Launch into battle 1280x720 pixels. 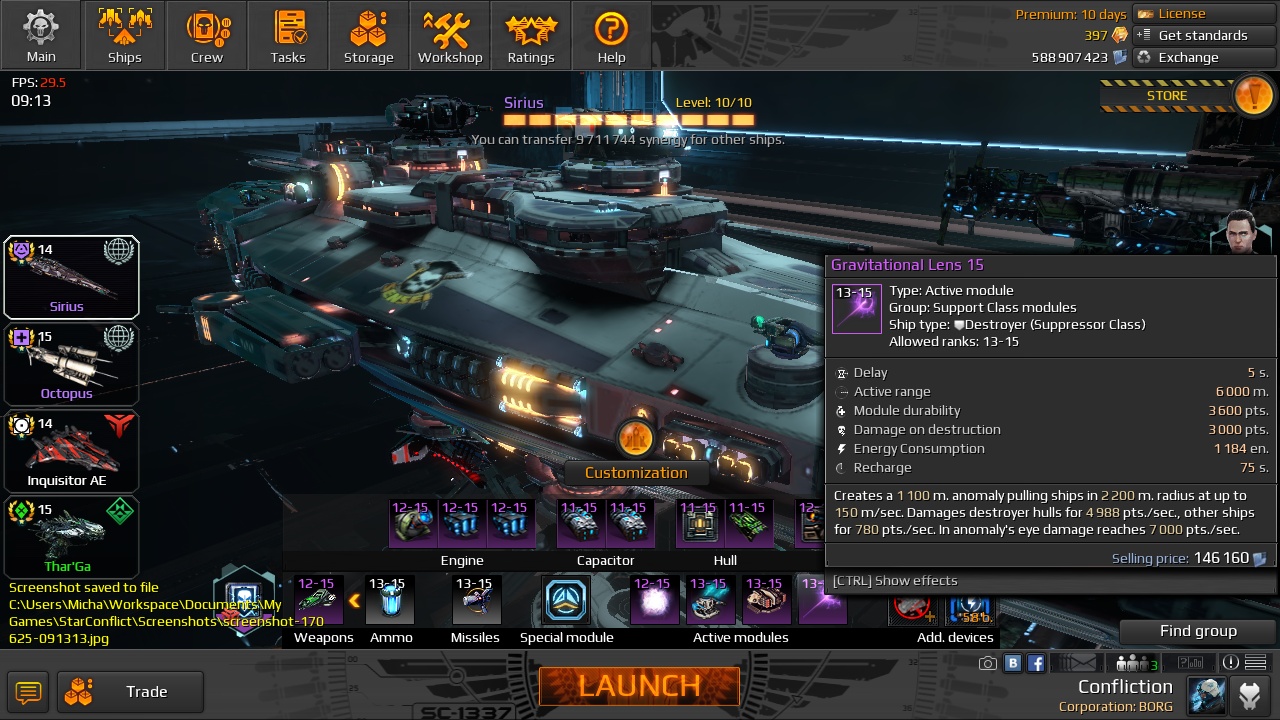639,686
